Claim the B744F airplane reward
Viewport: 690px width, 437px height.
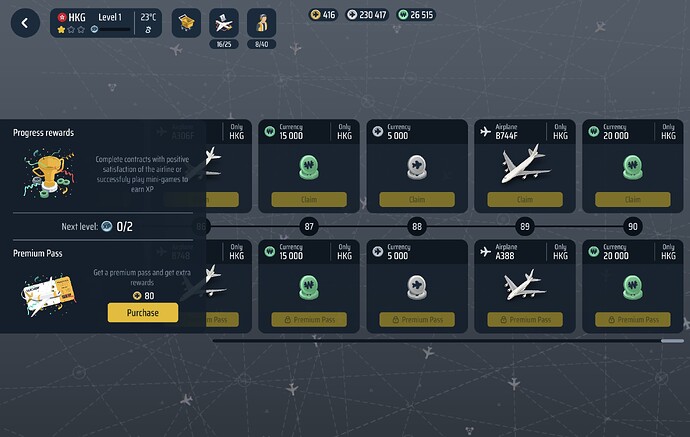[524, 200]
